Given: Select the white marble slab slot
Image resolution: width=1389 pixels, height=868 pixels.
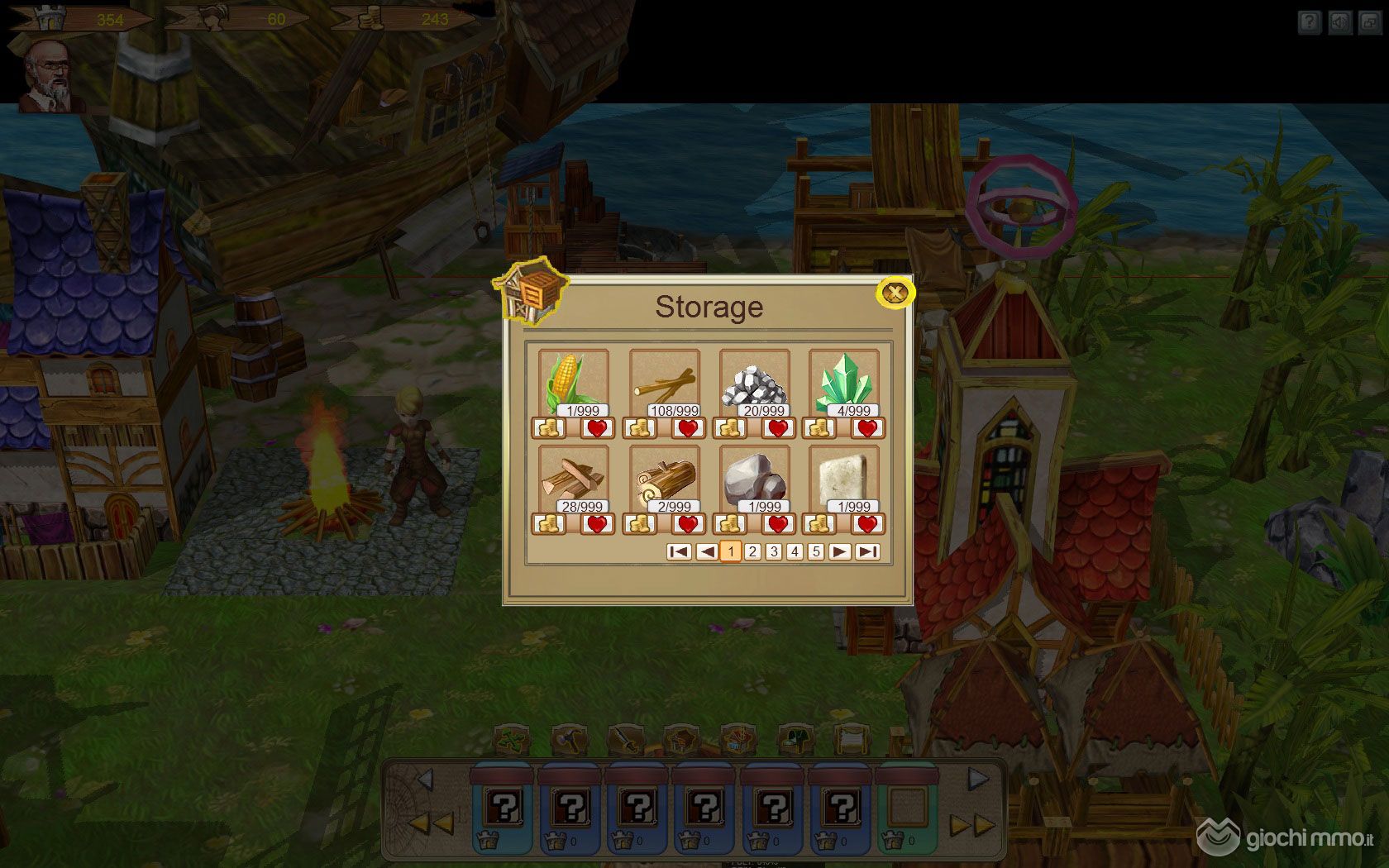Looking at the screenshot, I should pyautogui.click(x=843, y=479).
